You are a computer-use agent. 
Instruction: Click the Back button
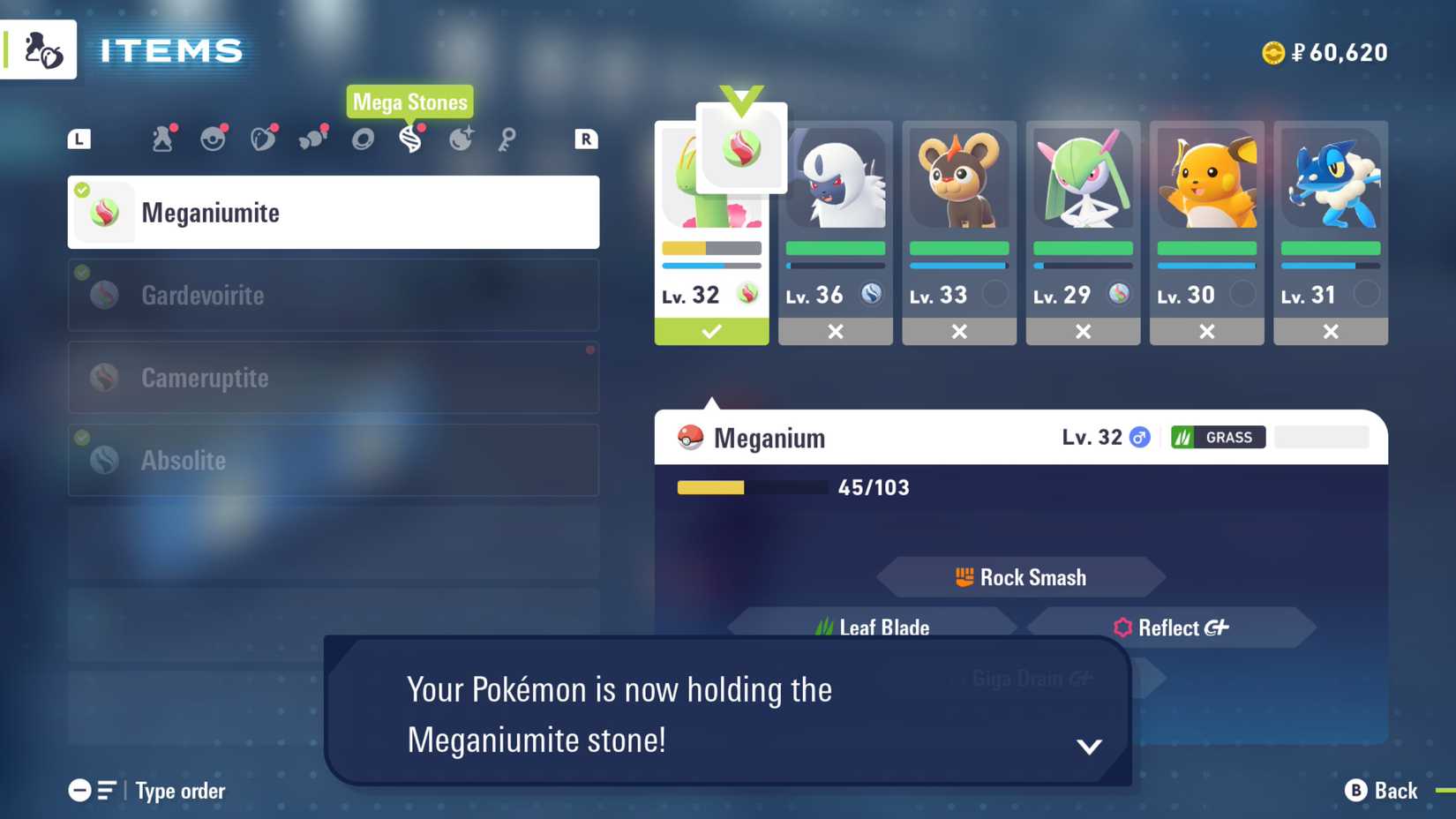[1379, 791]
